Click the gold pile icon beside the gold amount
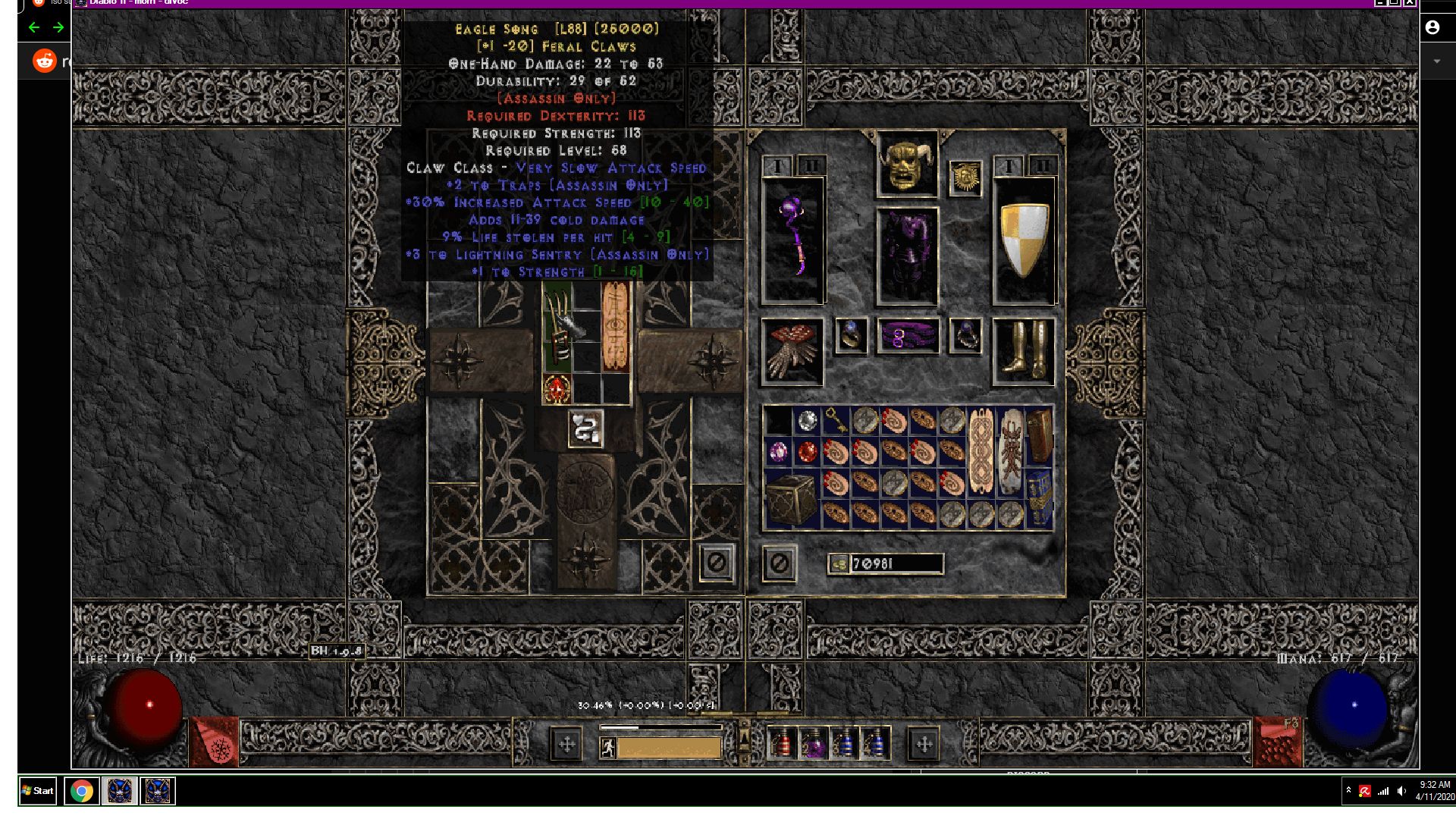Screen dimensions: 1456x819 tap(838, 564)
